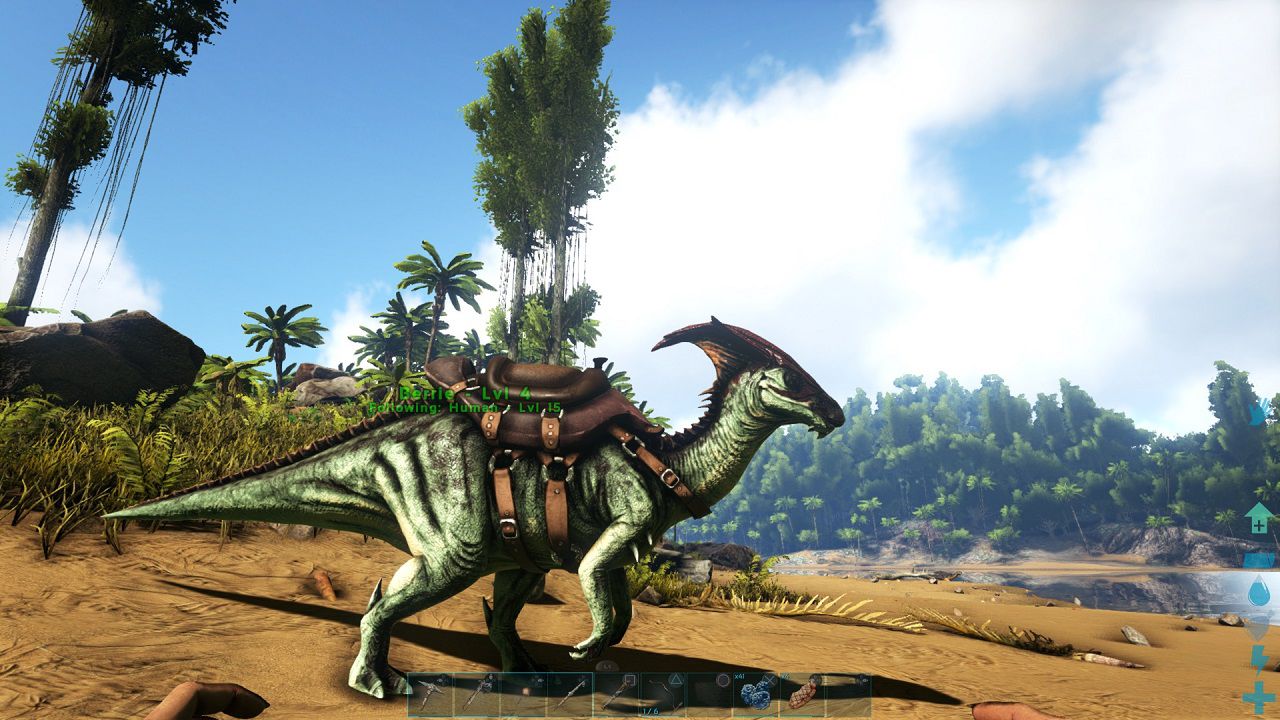The height and width of the screenshot is (720, 1280).
Task: Click the green level-up arrow icon
Action: pyautogui.click(x=1258, y=518)
